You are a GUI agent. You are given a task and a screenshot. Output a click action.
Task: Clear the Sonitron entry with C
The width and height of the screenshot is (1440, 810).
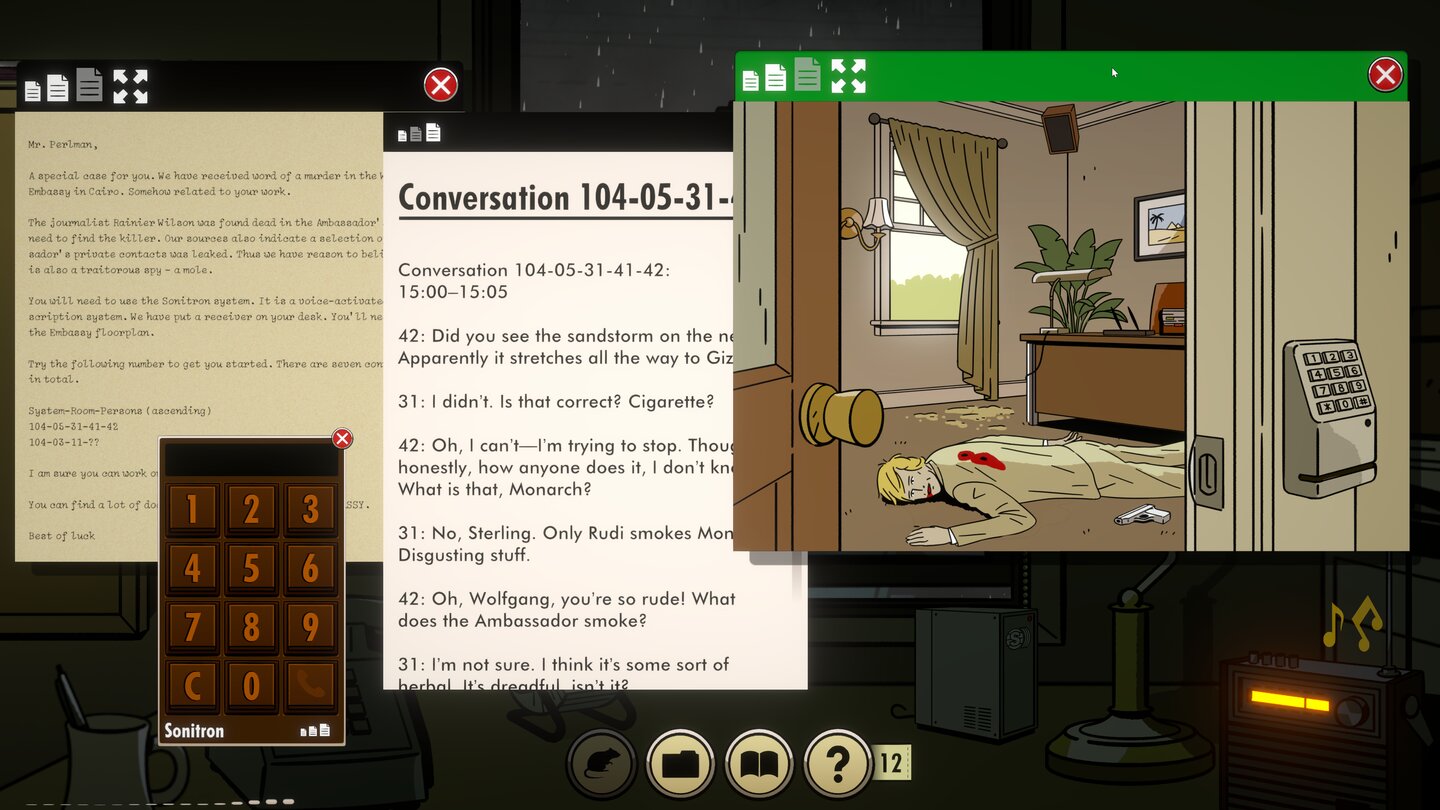click(x=192, y=686)
